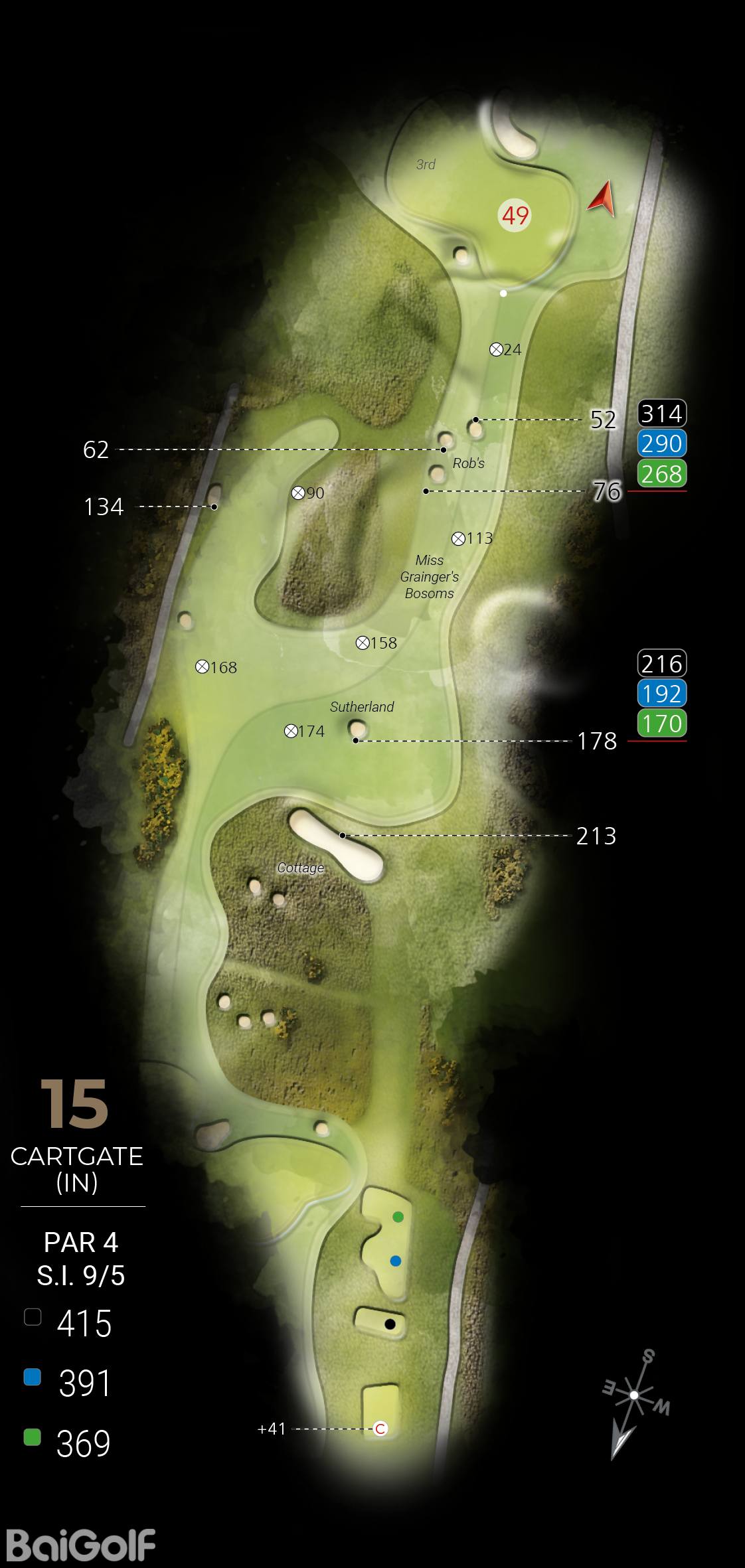Choose the blue tee 391 legend entry
The image size is (745, 1568).
pos(68,1383)
